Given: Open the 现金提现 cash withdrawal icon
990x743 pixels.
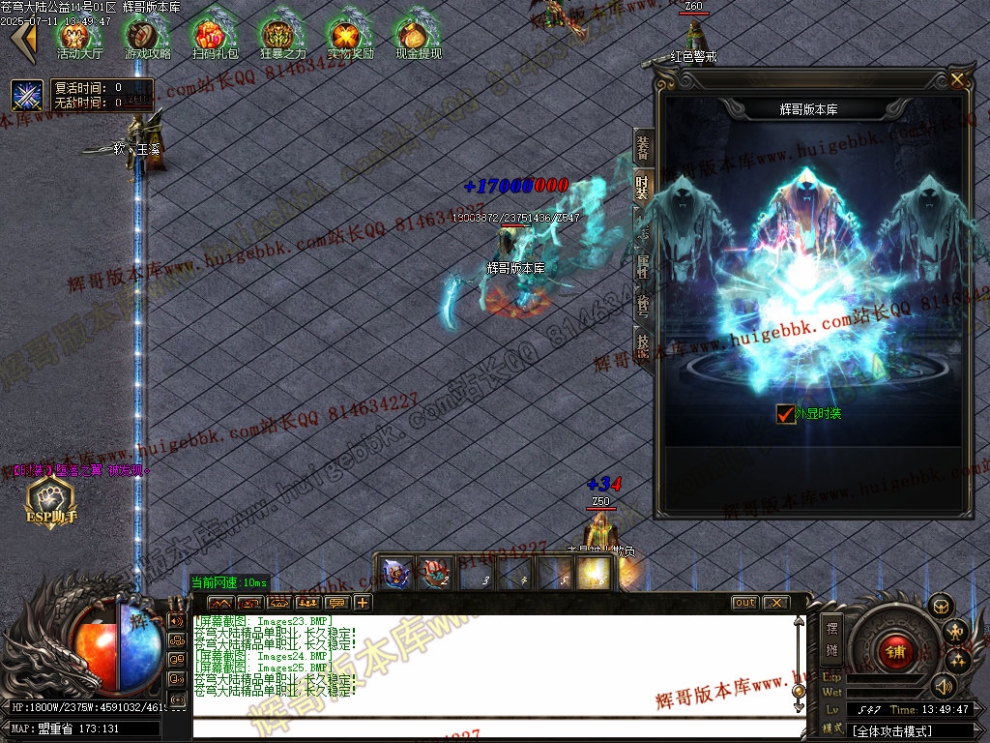Looking at the screenshot, I should [x=418, y=37].
